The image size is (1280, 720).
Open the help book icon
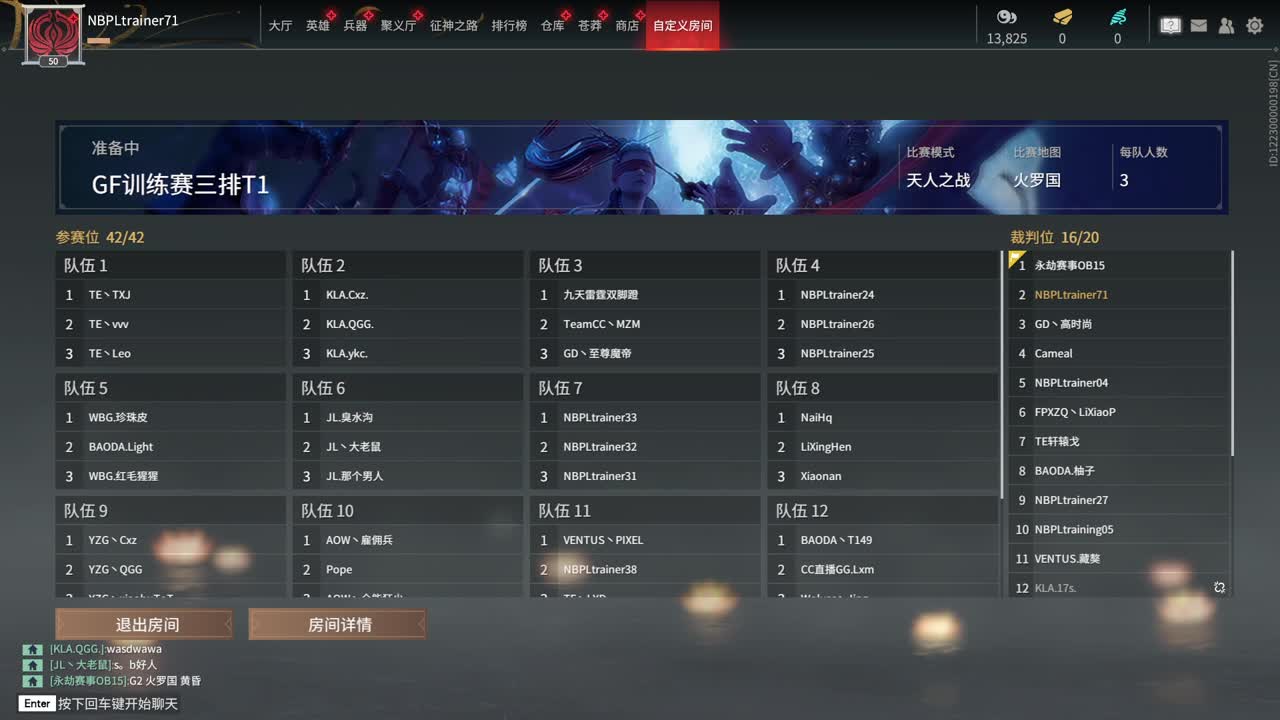(x=1170, y=25)
